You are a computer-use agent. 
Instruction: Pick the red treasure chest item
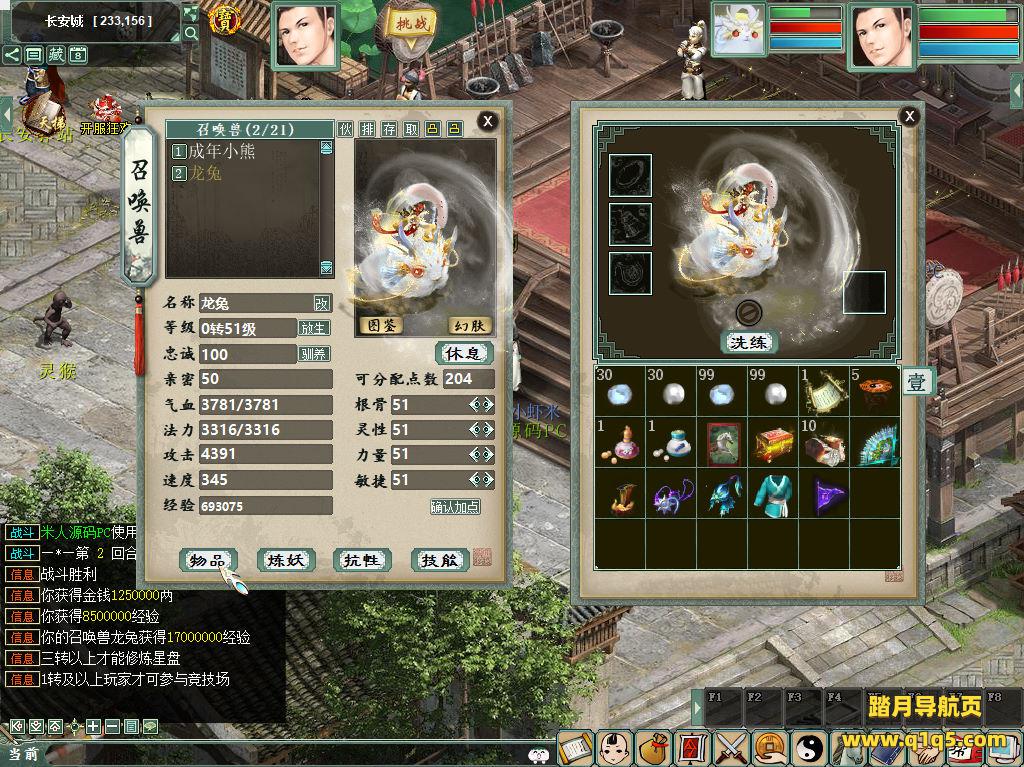pos(771,444)
